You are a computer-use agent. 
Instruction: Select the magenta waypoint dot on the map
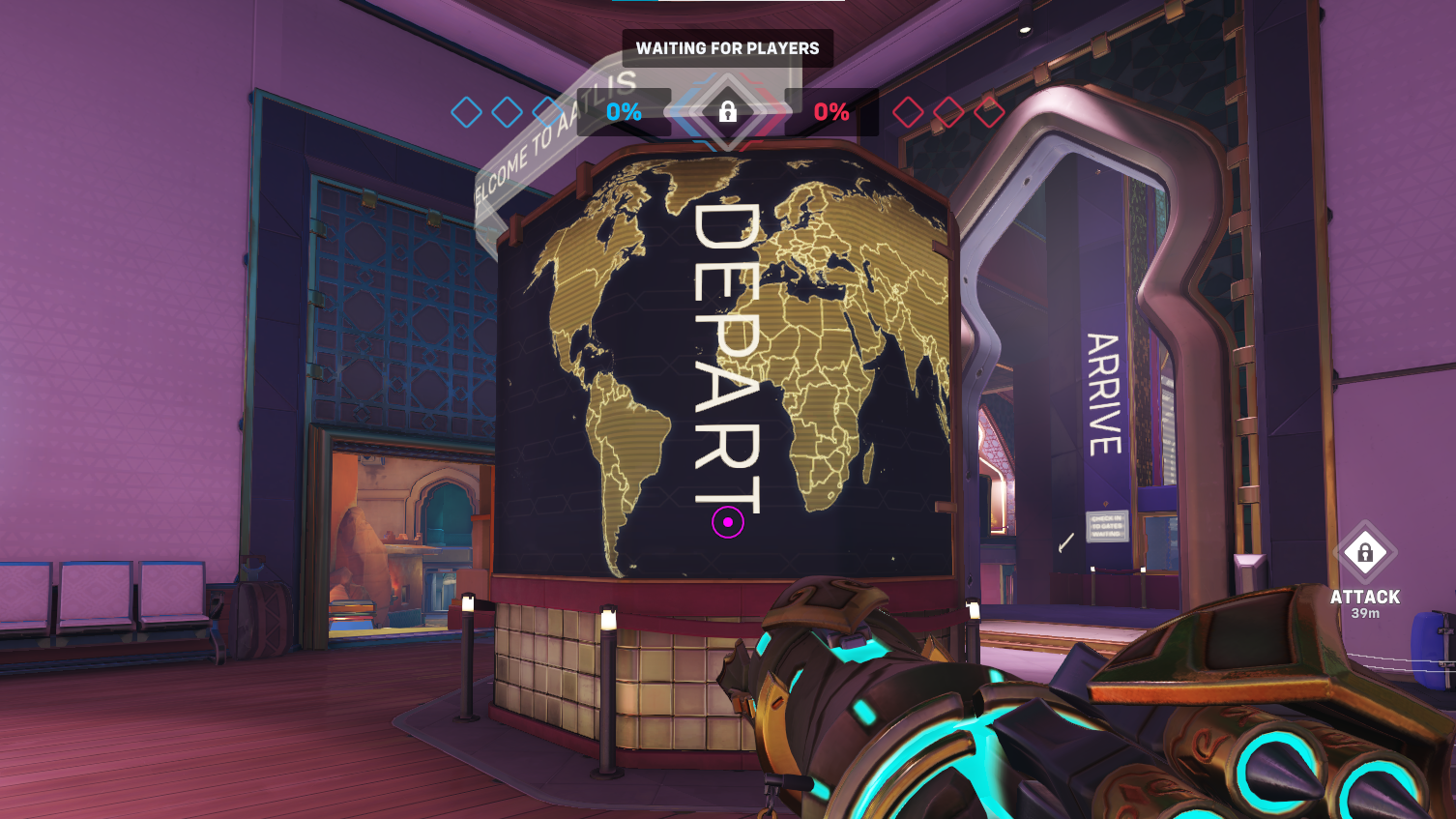pyautogui.click(x=726, y=523)
